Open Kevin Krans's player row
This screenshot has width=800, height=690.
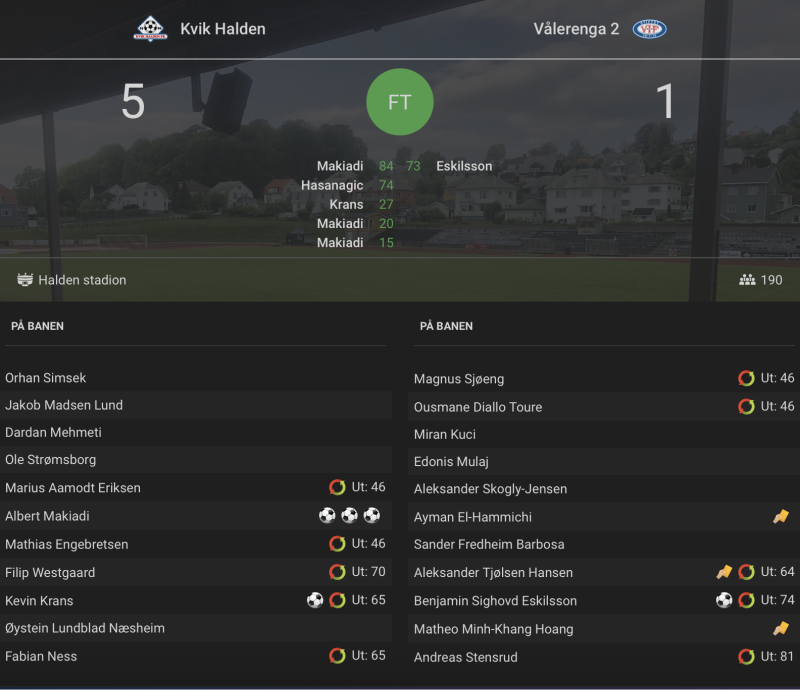point(39,601)
